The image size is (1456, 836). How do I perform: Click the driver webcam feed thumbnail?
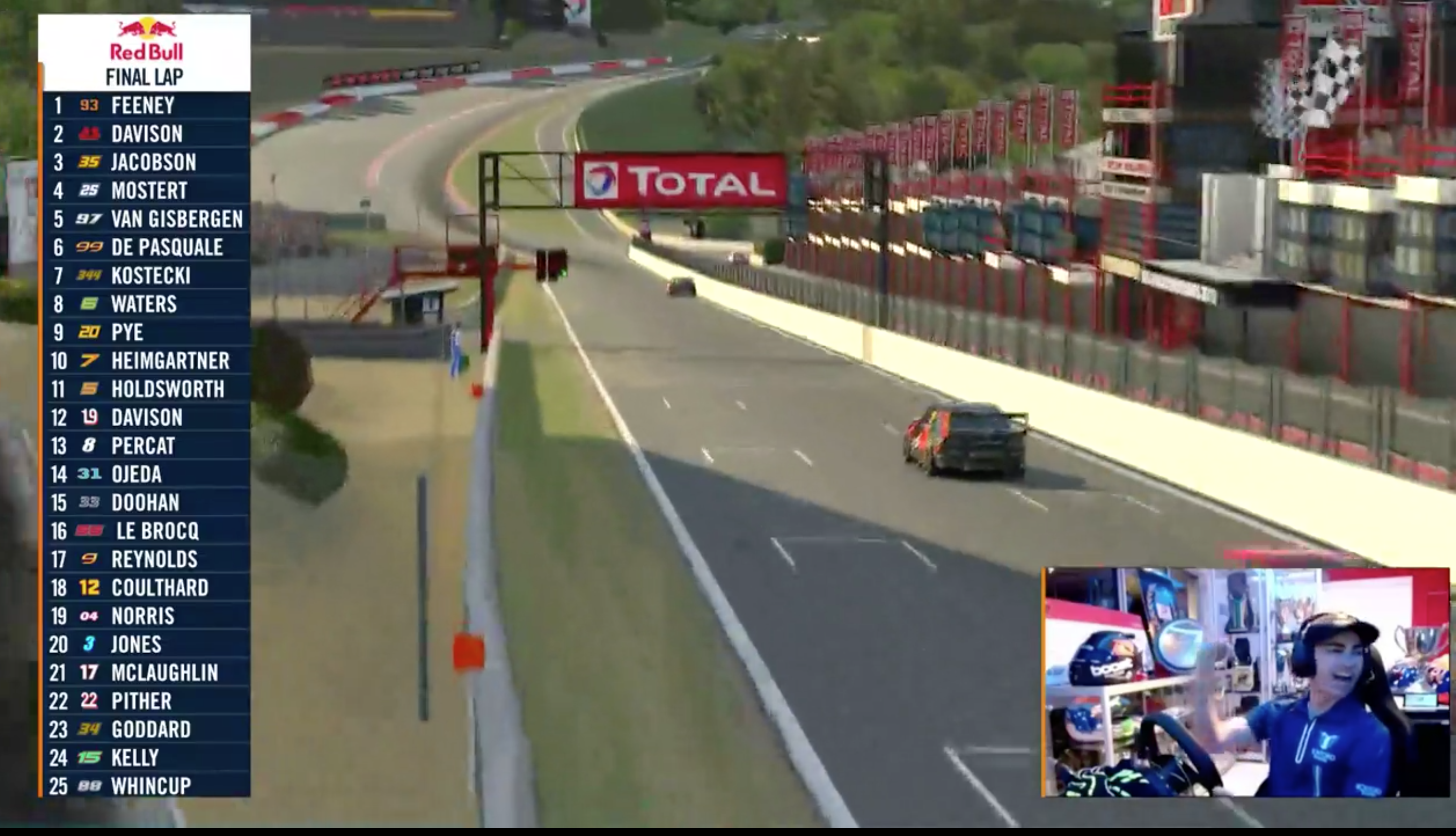point(1246,682)
